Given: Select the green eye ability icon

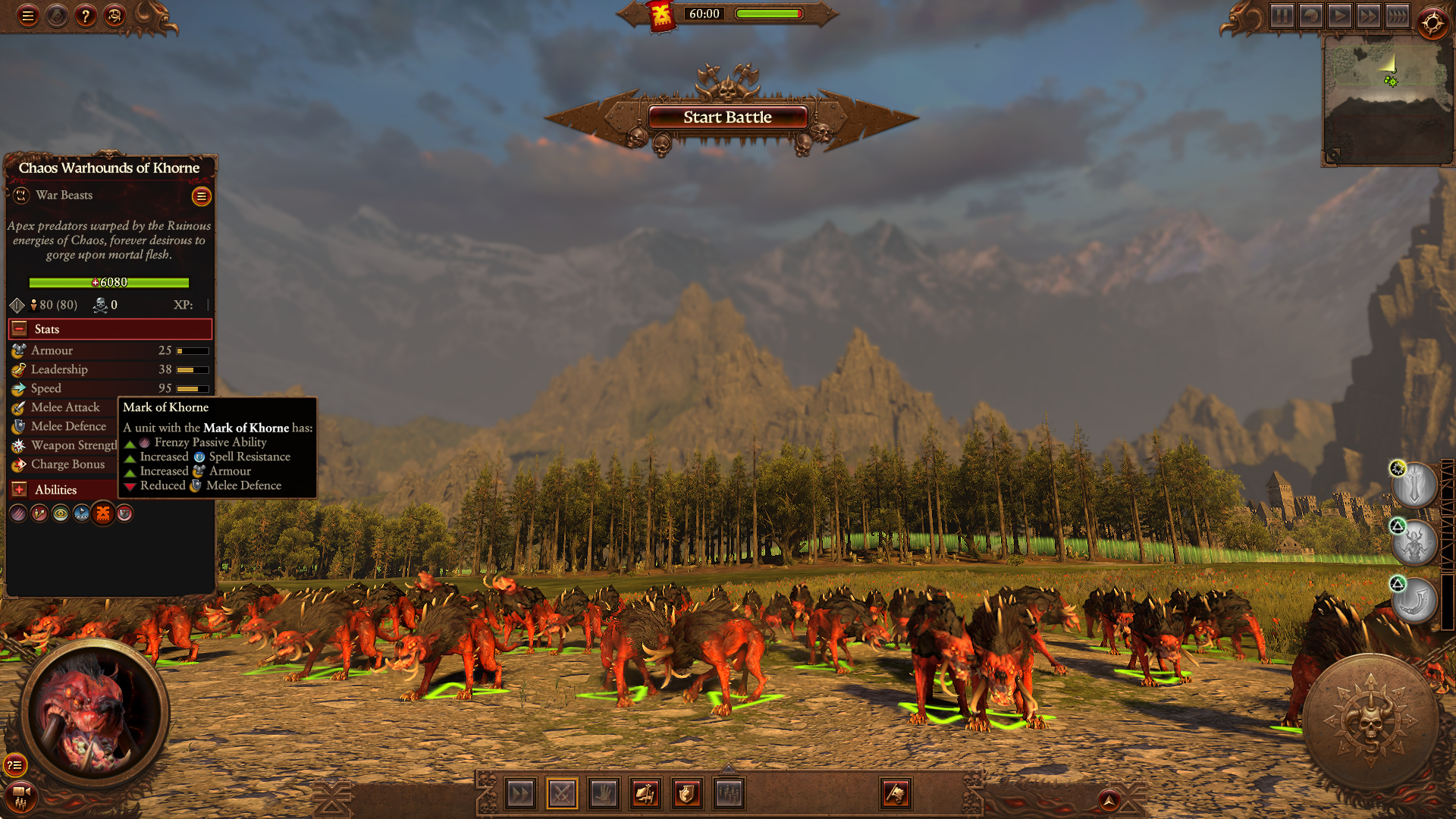Looking at the screenshot, I should (x=60, y=513).
